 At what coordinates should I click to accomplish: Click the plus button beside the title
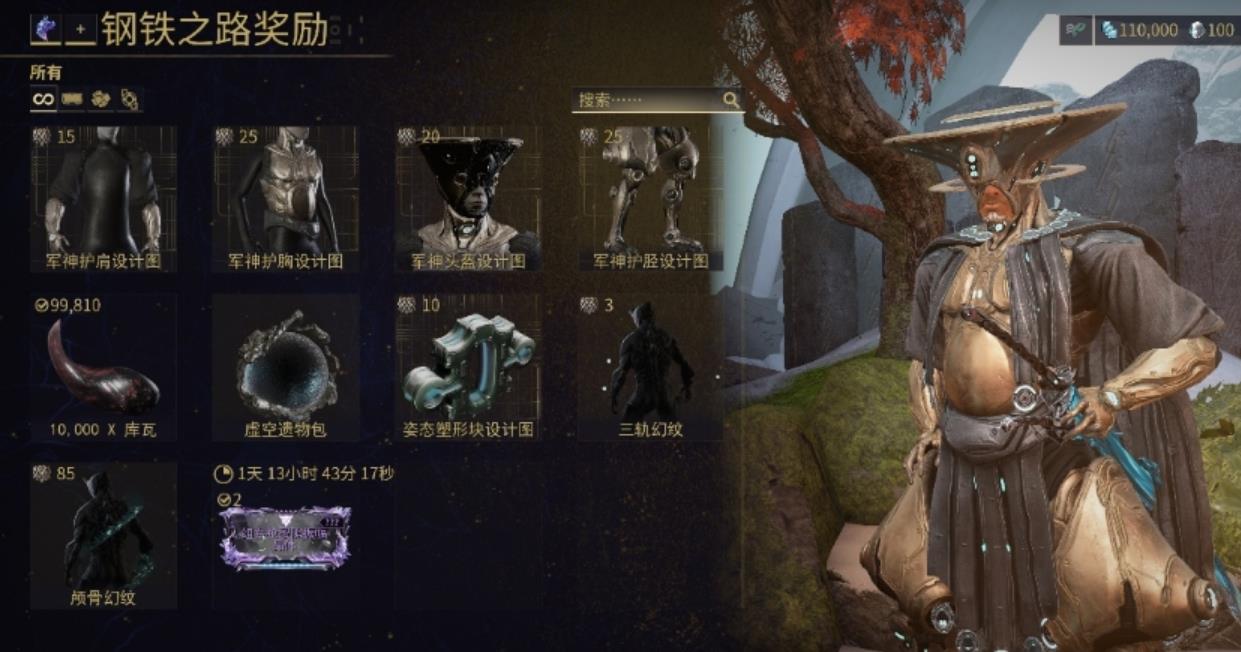(x=80, y=30)
